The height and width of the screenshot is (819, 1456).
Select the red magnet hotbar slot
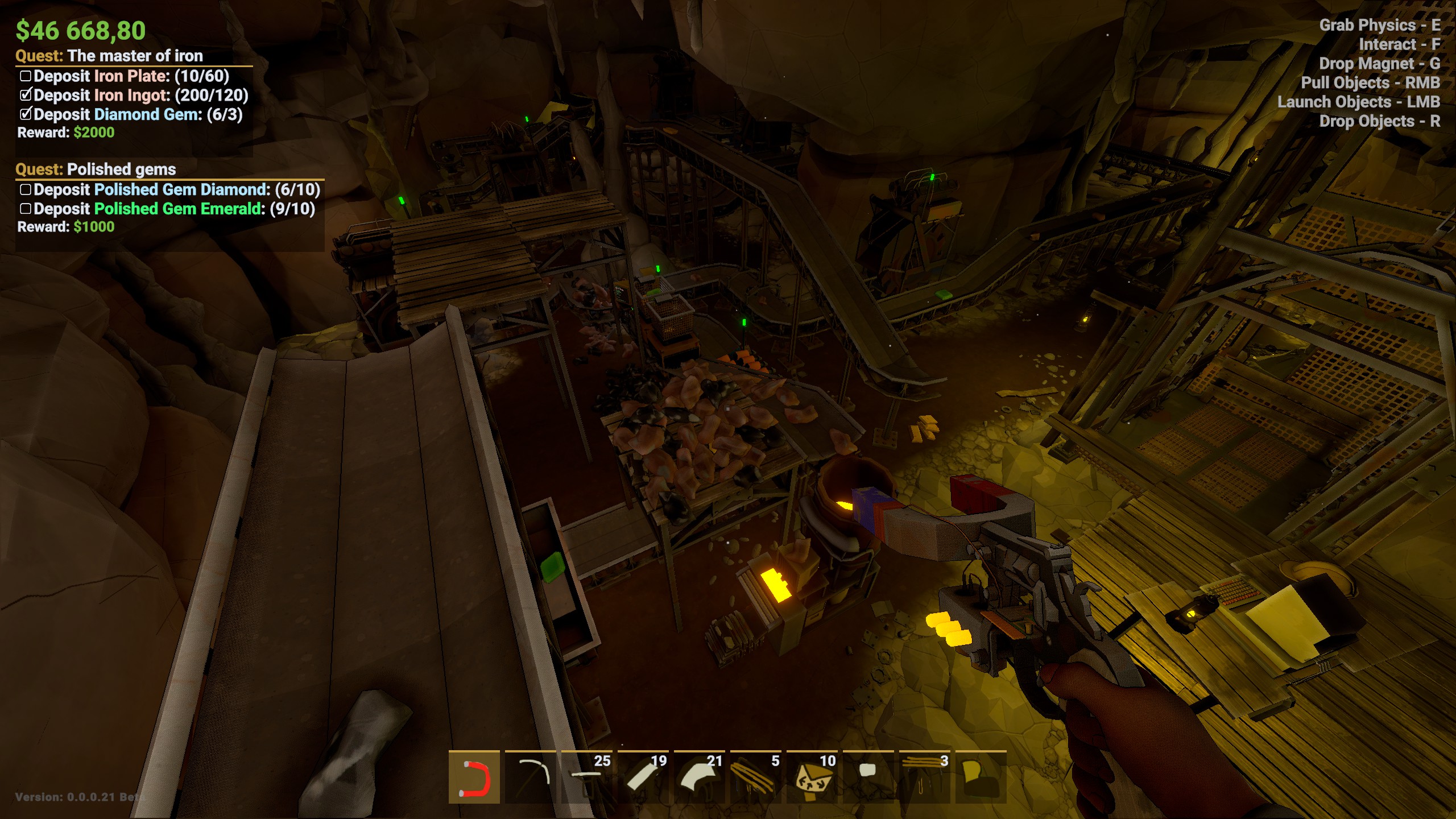[474, 777]
